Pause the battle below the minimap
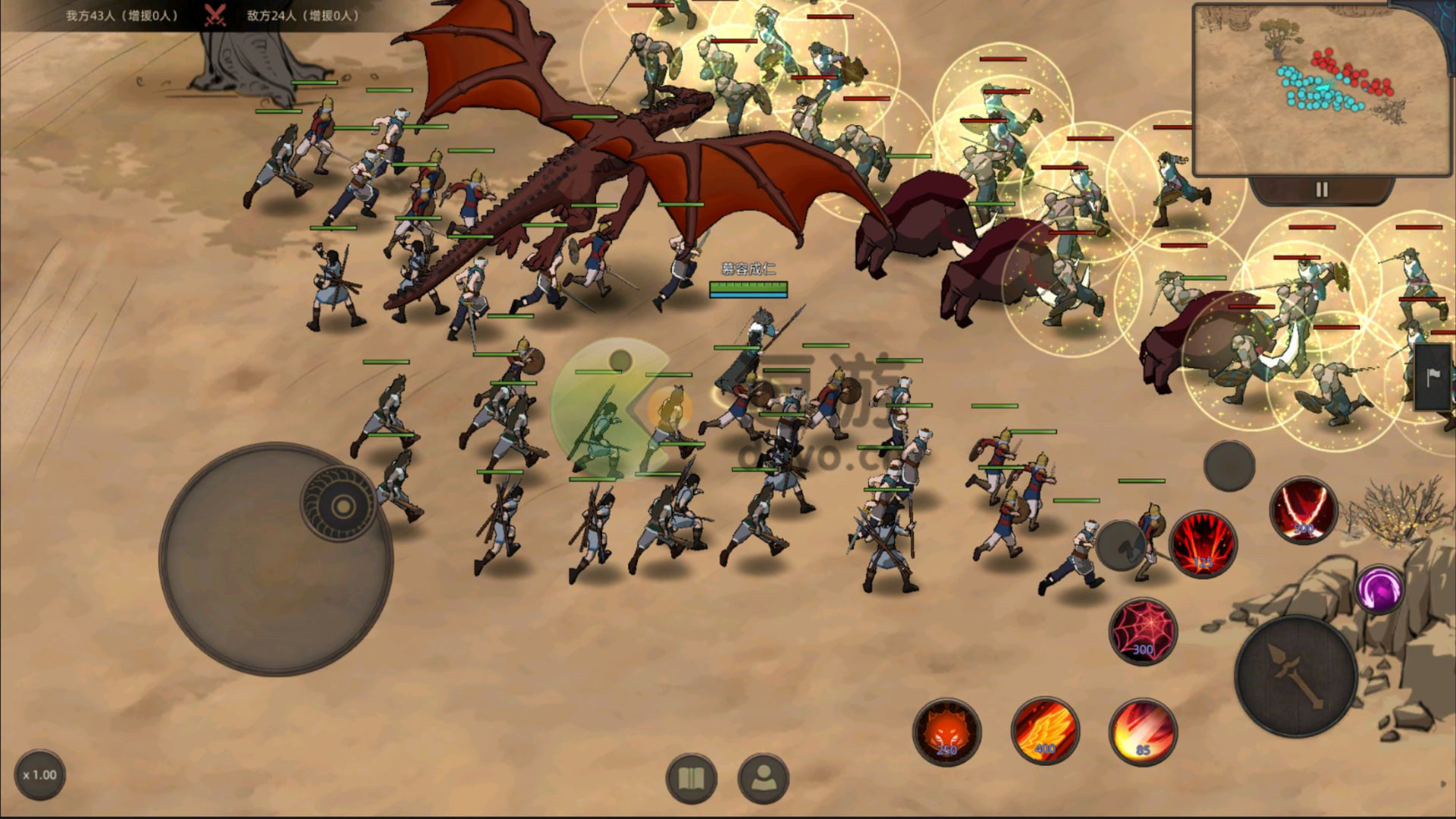Screen dimensions: 1456x819 (x=1322, y=190)
